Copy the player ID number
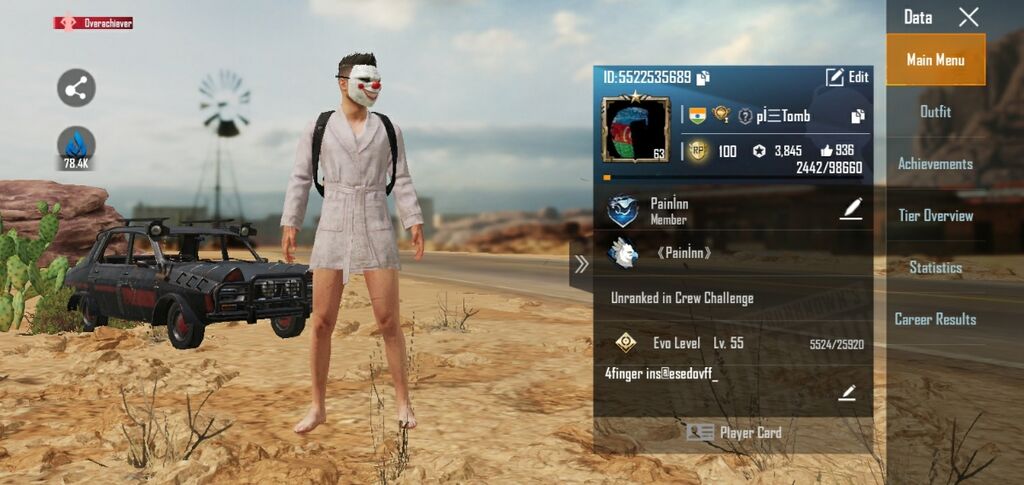The width and height of the screenshot is (1024, 485). [704, 78]
